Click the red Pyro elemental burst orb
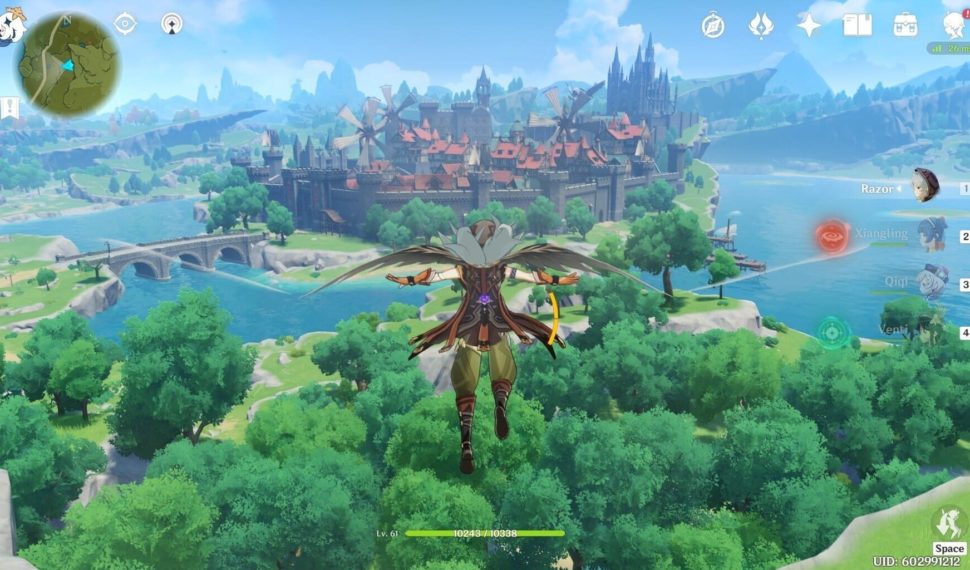Viewport: 970px width, 570px height. (831, 237)
